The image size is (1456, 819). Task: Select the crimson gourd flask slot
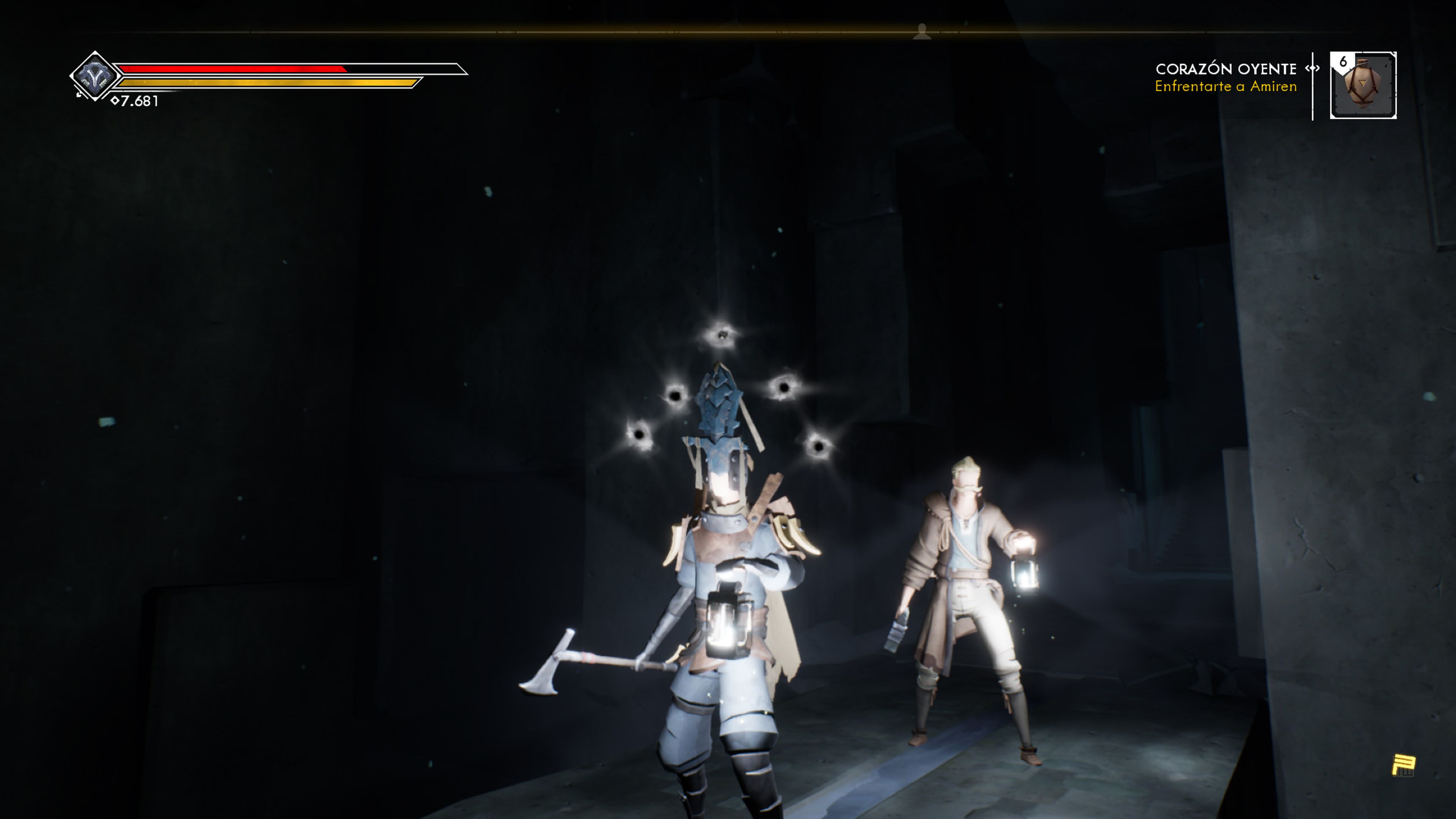pyautogui.click(x=1363, y=85)
